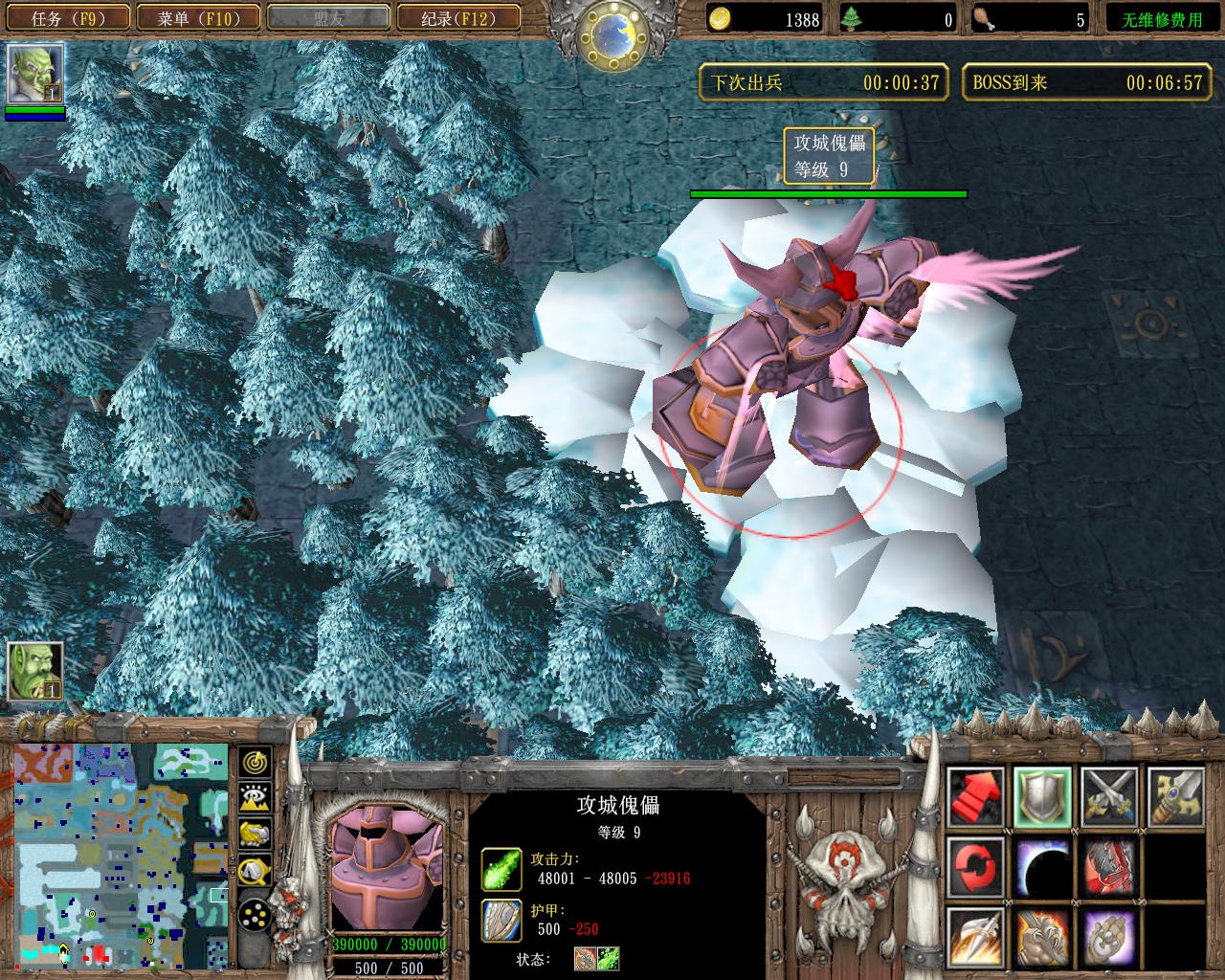
Task: Toggle minimap terrain display with eye icon
Action: [255, 798]
